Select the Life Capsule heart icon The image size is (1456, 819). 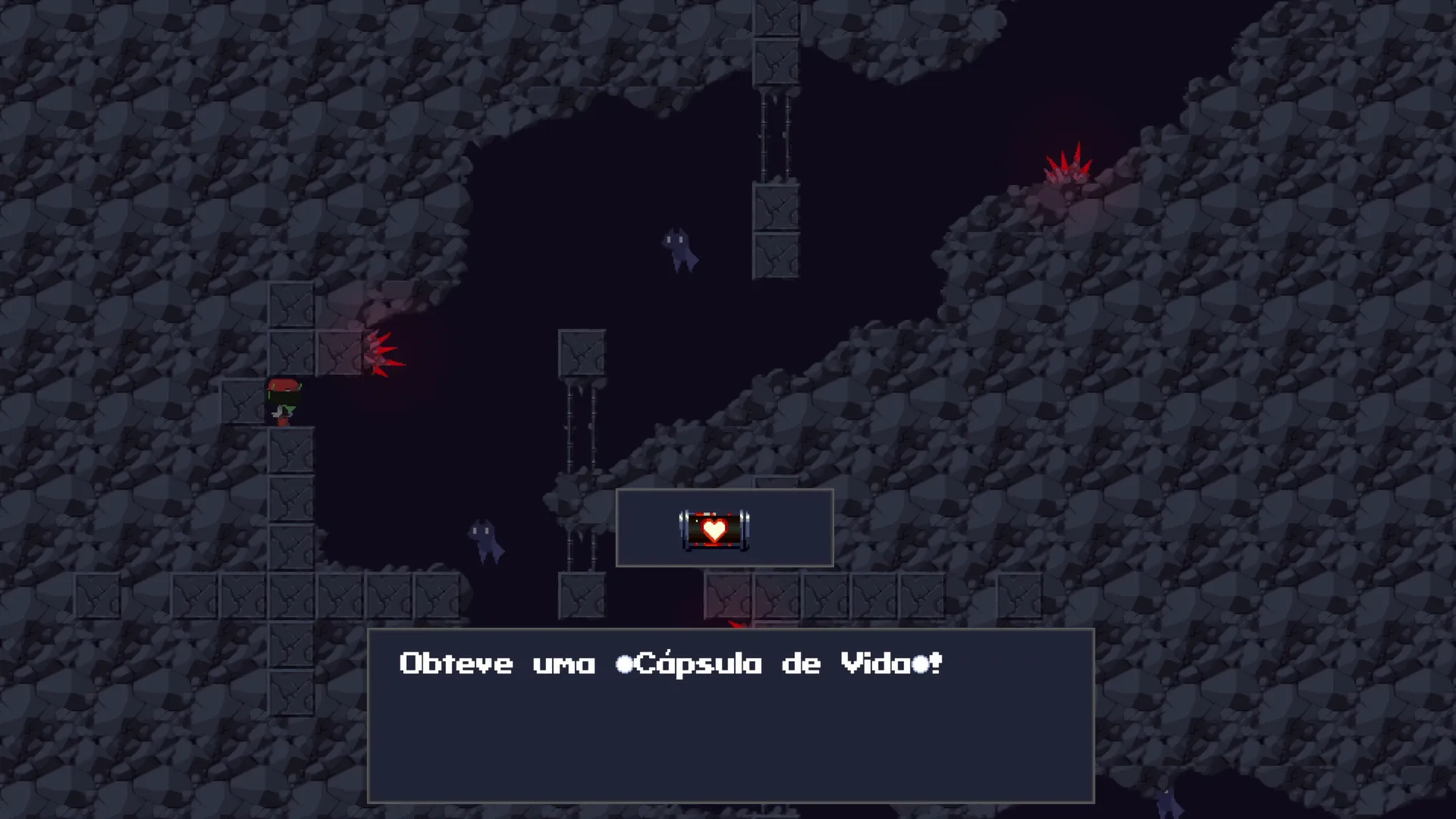pos(714,529)
